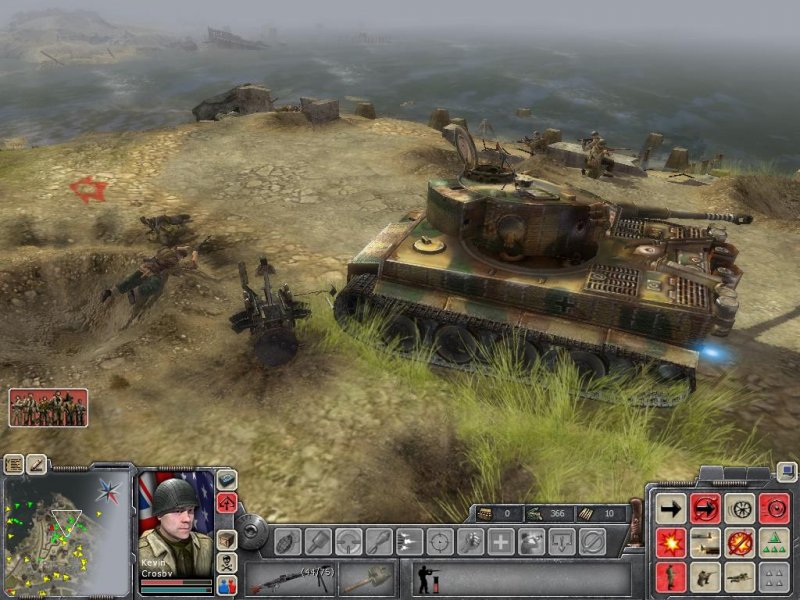Toggle the crossed-out arrow hold position
The image size is (800, 600).
click(x=705, y=509)
